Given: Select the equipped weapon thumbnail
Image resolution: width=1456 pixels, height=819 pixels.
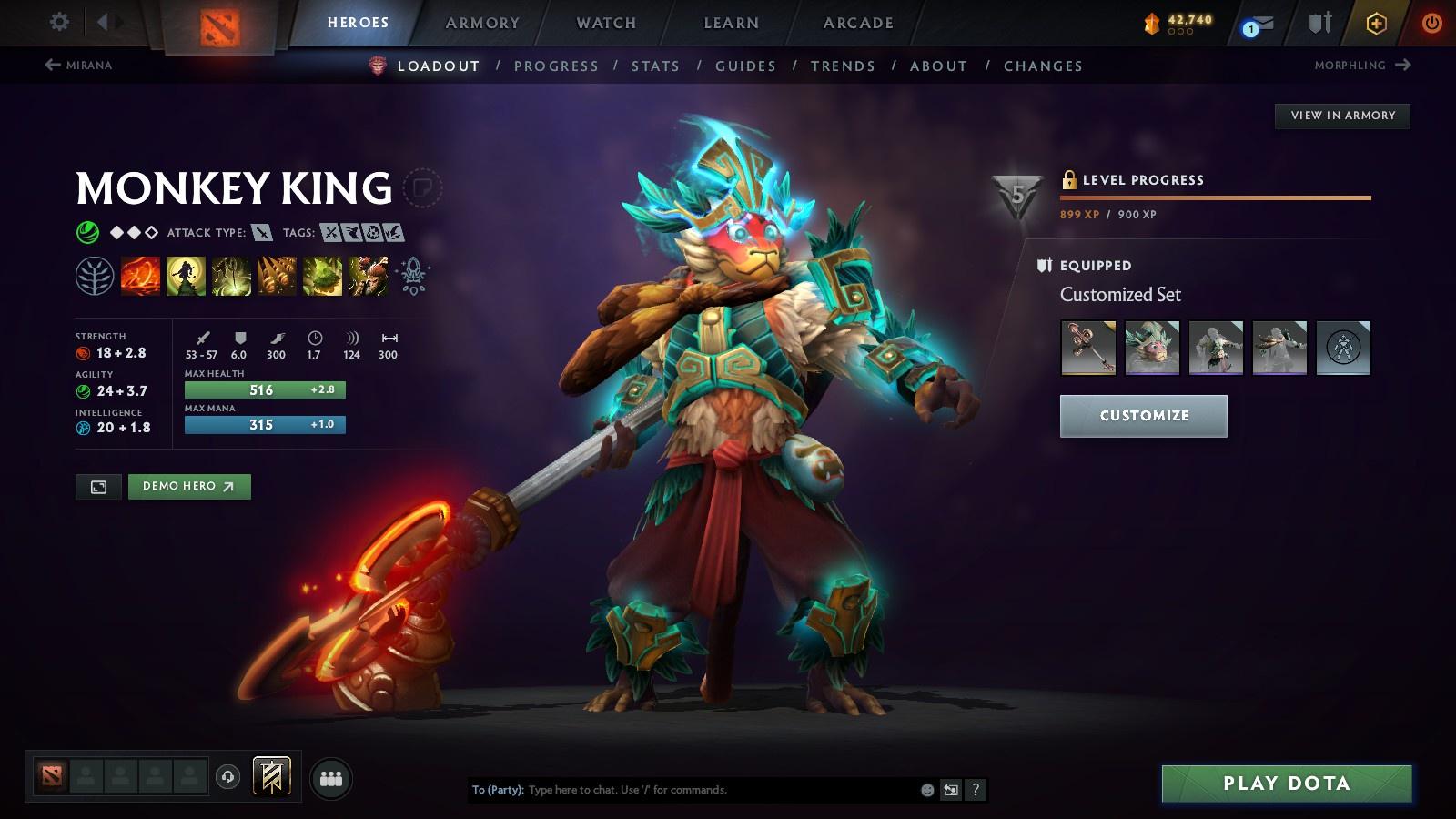Looking at the screenshot, I should pos(1088,348).
